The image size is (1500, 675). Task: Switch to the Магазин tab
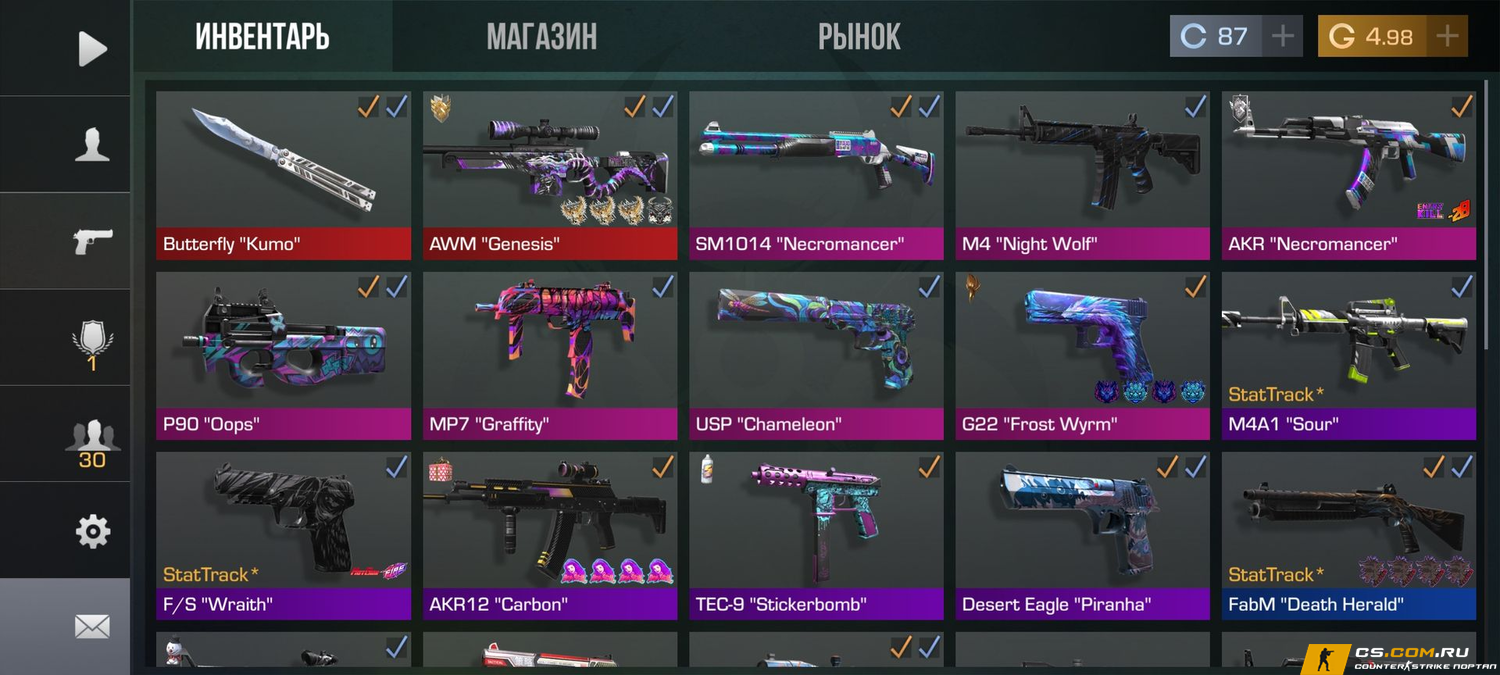click(x=541, y=37)
